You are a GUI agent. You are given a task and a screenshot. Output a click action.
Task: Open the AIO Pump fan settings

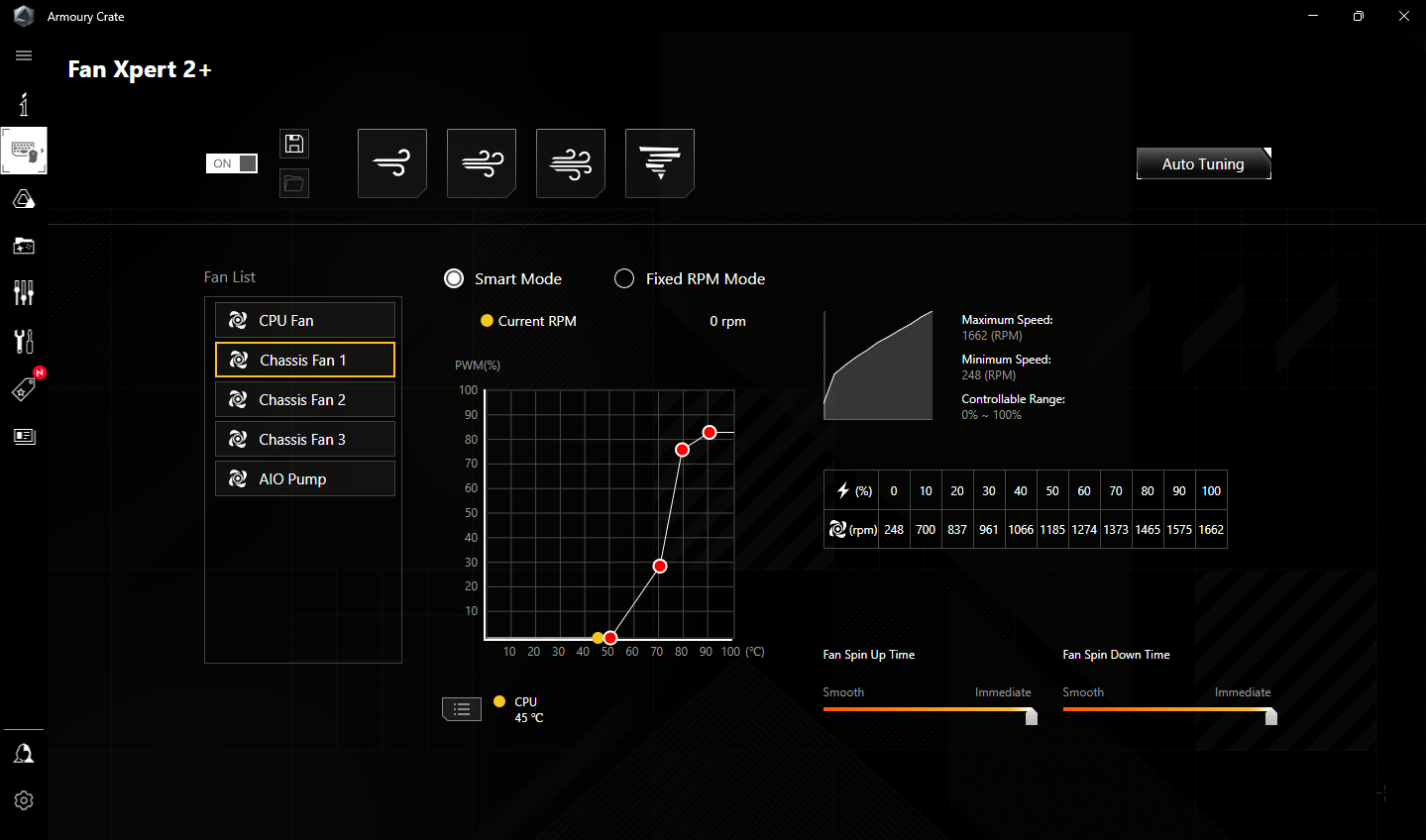(x=305, y=478)
